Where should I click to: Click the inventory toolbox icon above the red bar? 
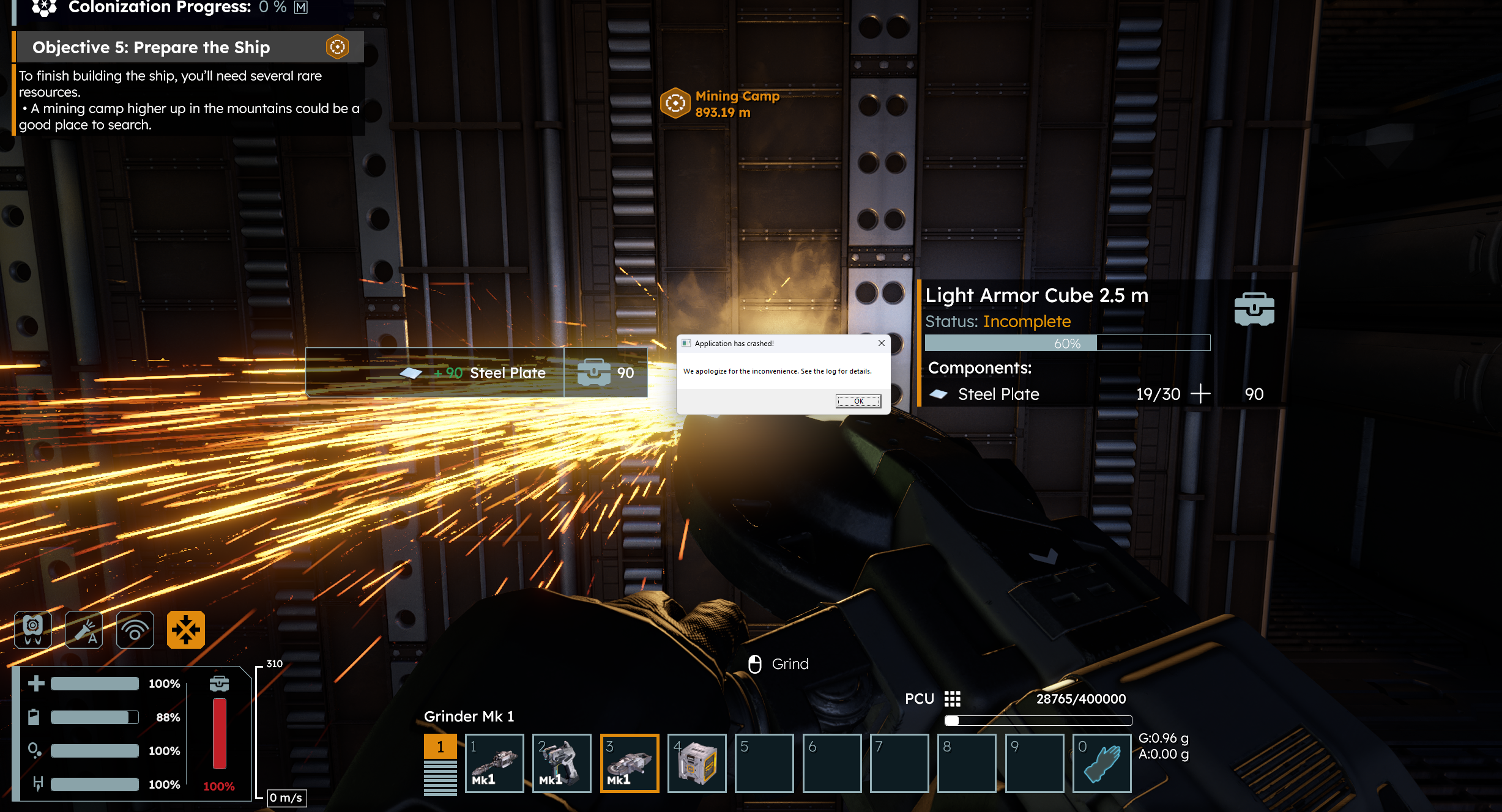coord(219,684)
